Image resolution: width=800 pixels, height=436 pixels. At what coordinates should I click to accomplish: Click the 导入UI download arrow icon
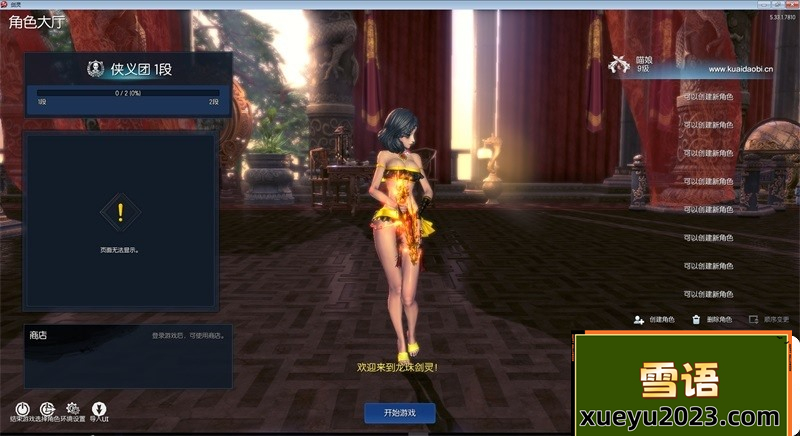pyautogui.click(x=99, y=408)
